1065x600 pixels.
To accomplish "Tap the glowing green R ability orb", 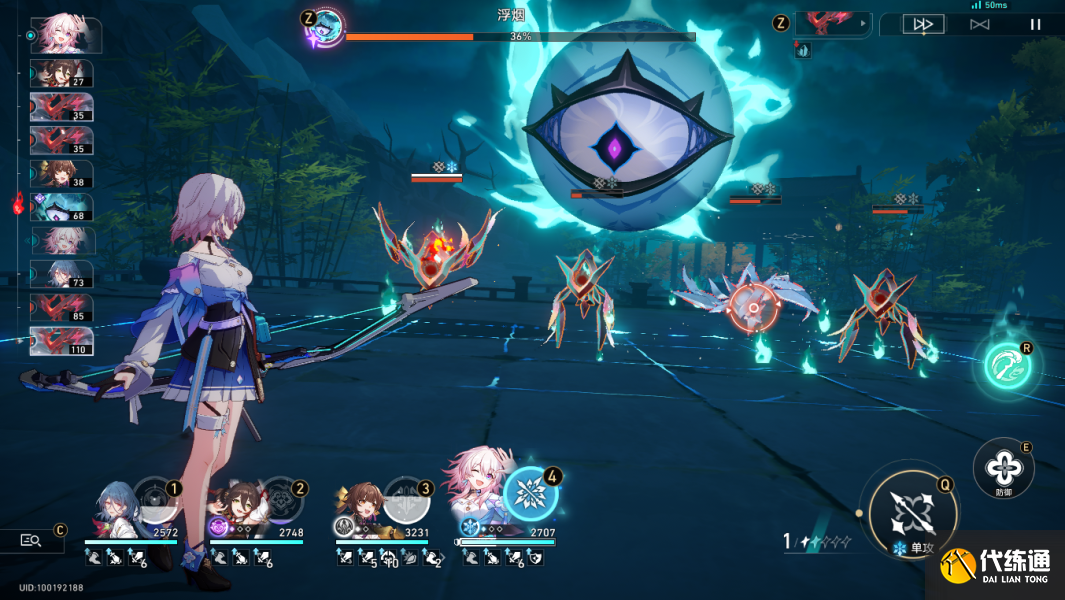I will (1007, 366).
